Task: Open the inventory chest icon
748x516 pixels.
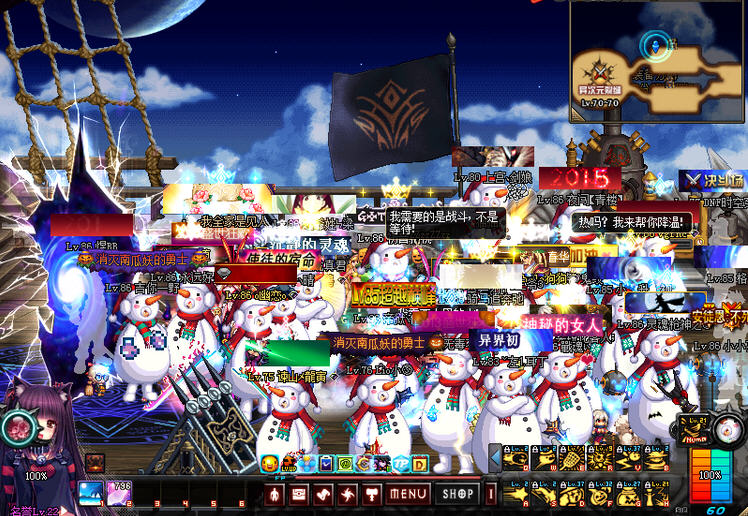Action: coord(298,494)
